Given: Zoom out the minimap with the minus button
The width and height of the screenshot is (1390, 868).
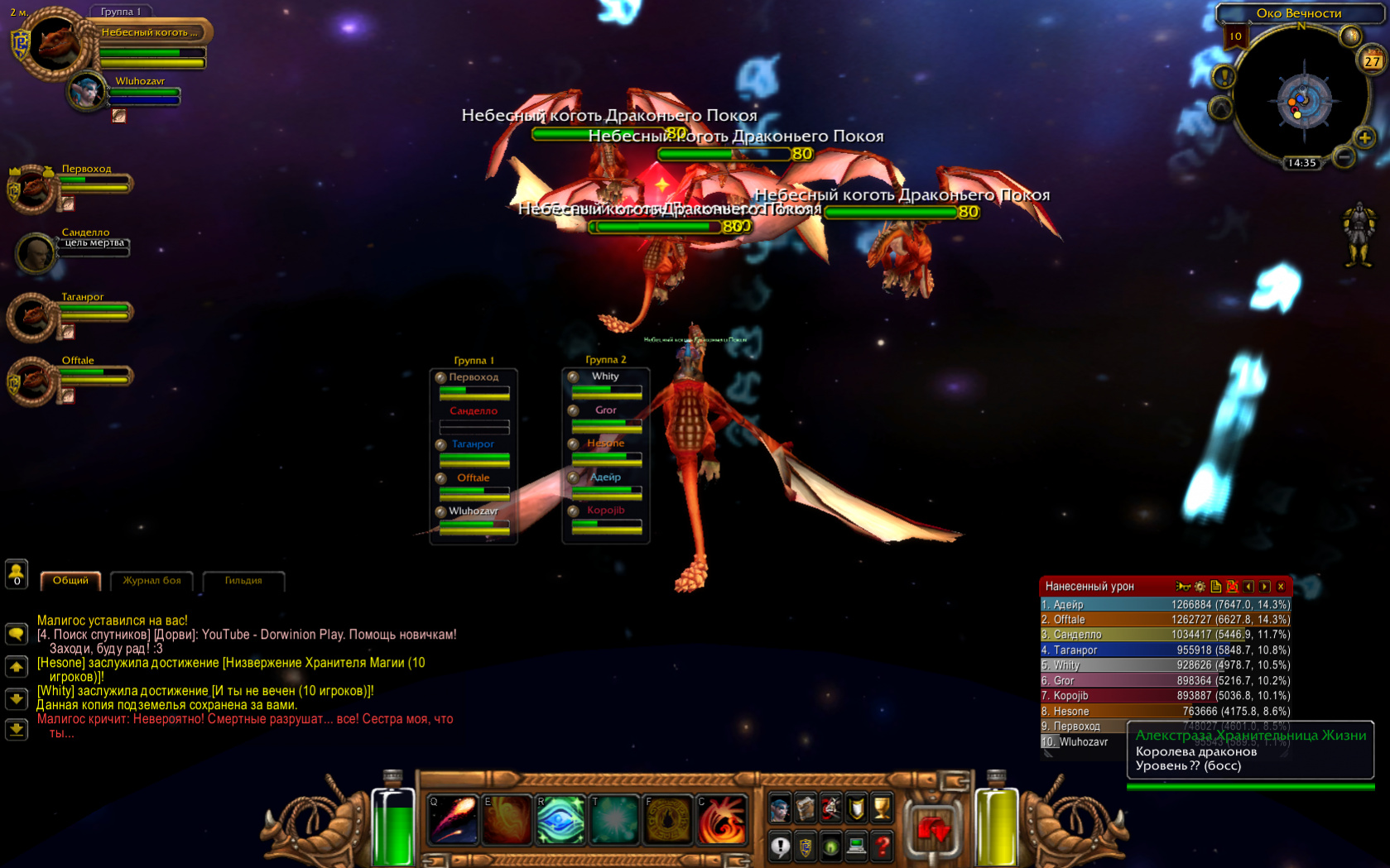Looking at the screenshot, I should point(1344,156).
